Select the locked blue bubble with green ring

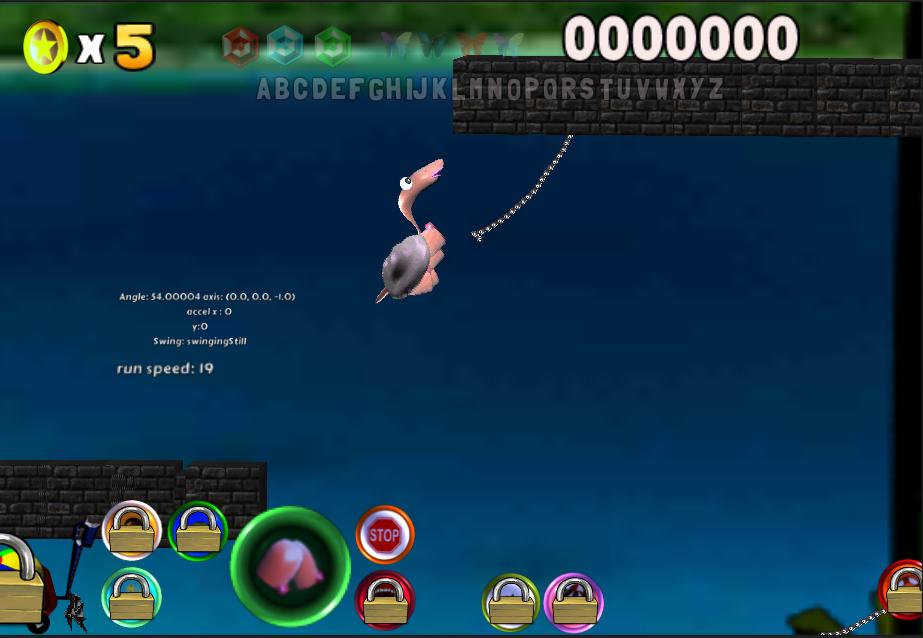(198, 530)
